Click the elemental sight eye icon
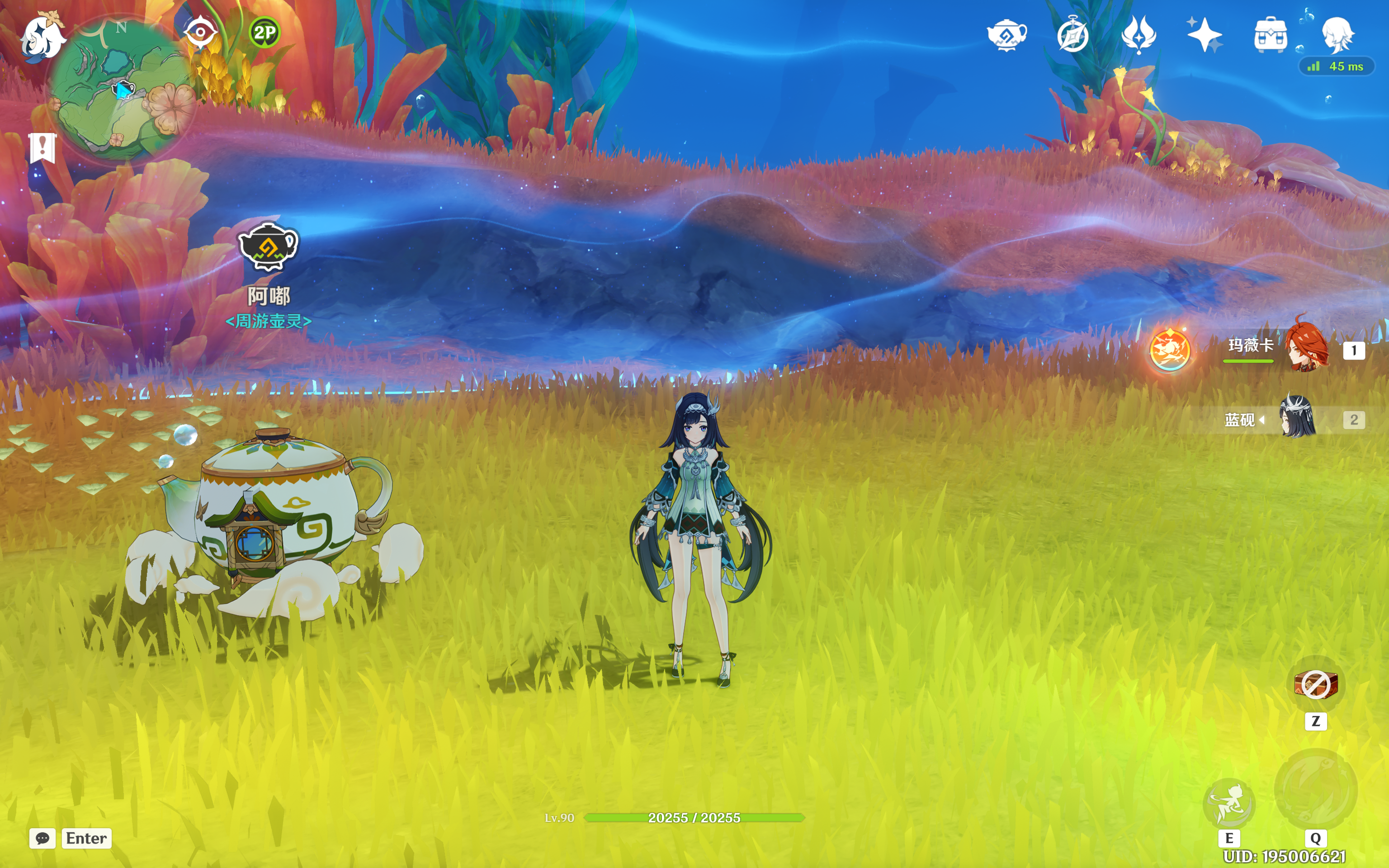Image resolution: width=1389 pixels, height=868 pixels. 200,32
